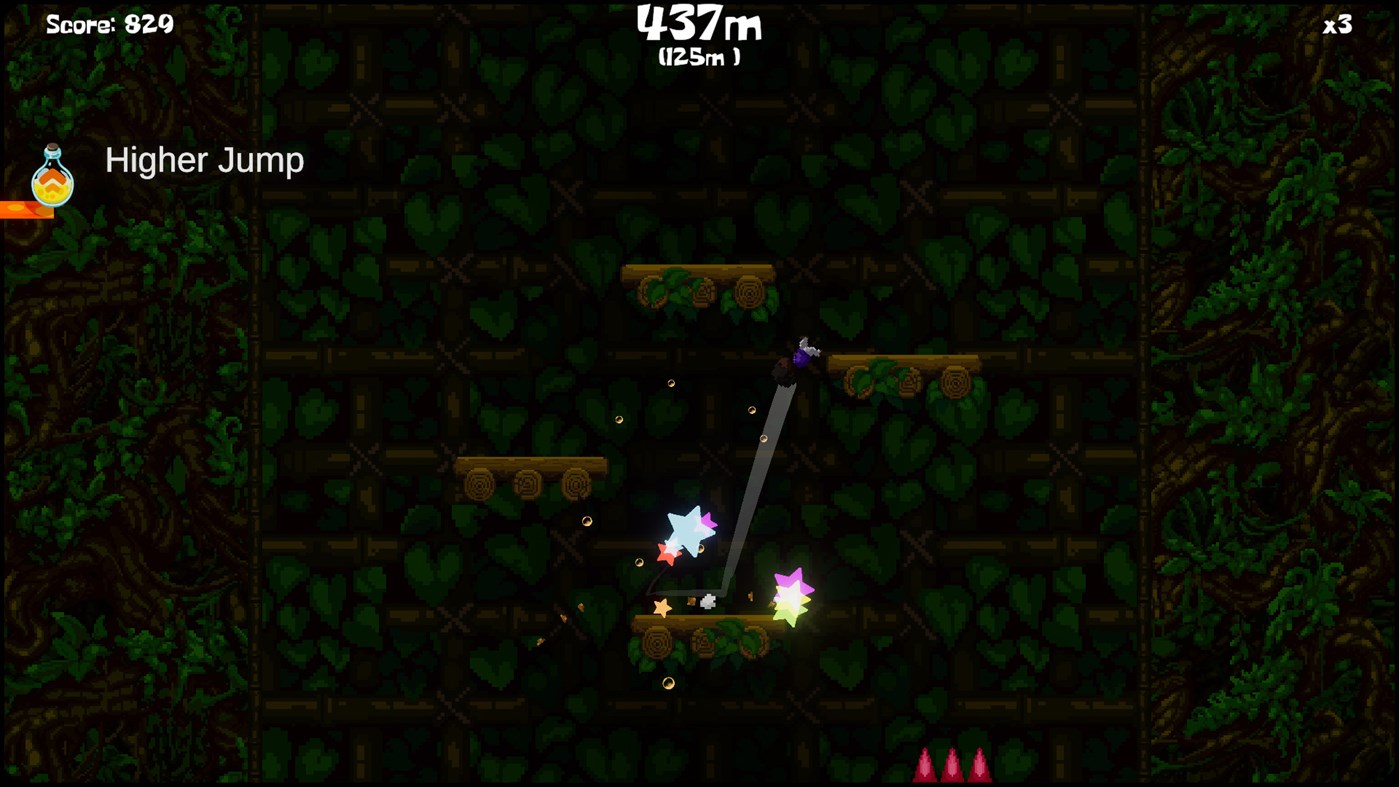Click the orange power-up timer bar
The height and width of the screenshot is (787, 1399).
[x=26, y=210]
